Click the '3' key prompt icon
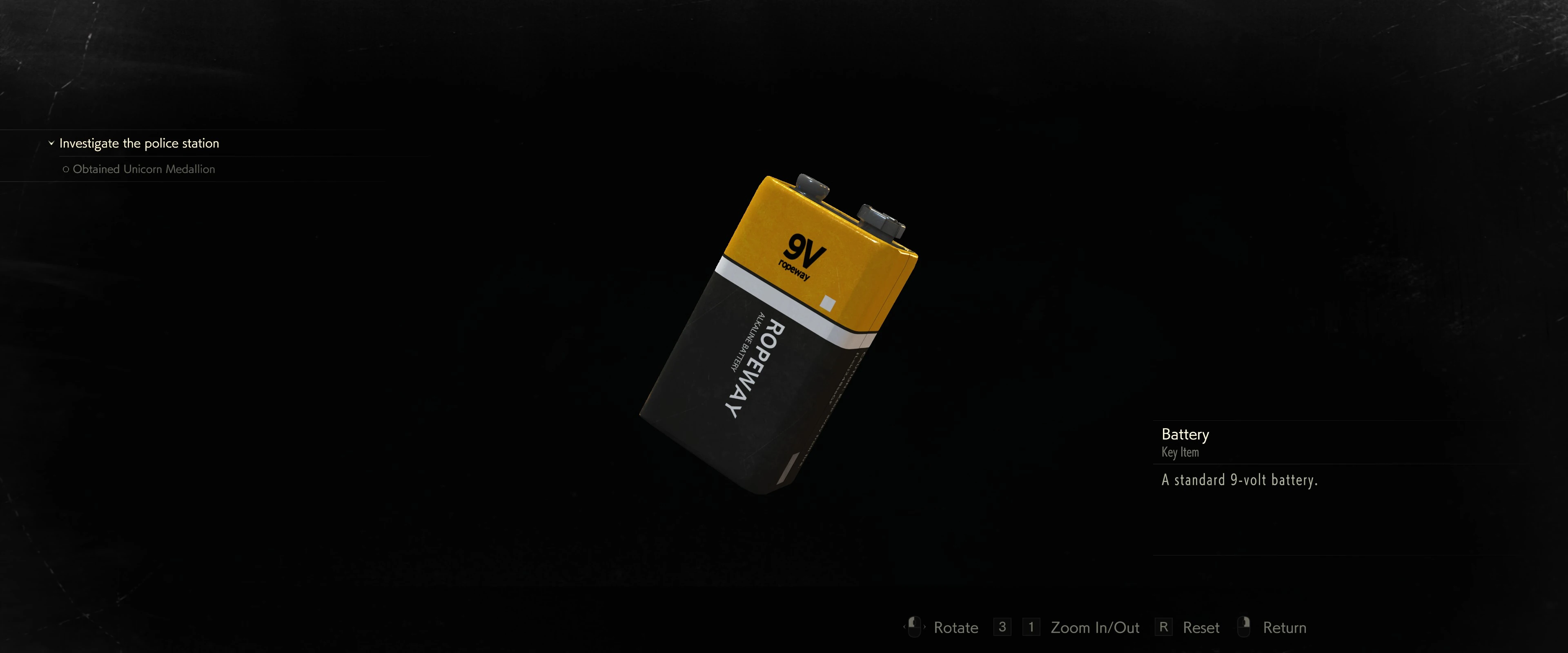Image resolution: width=1568 pixels, height=653 pixels. [x=1002, y=627]
